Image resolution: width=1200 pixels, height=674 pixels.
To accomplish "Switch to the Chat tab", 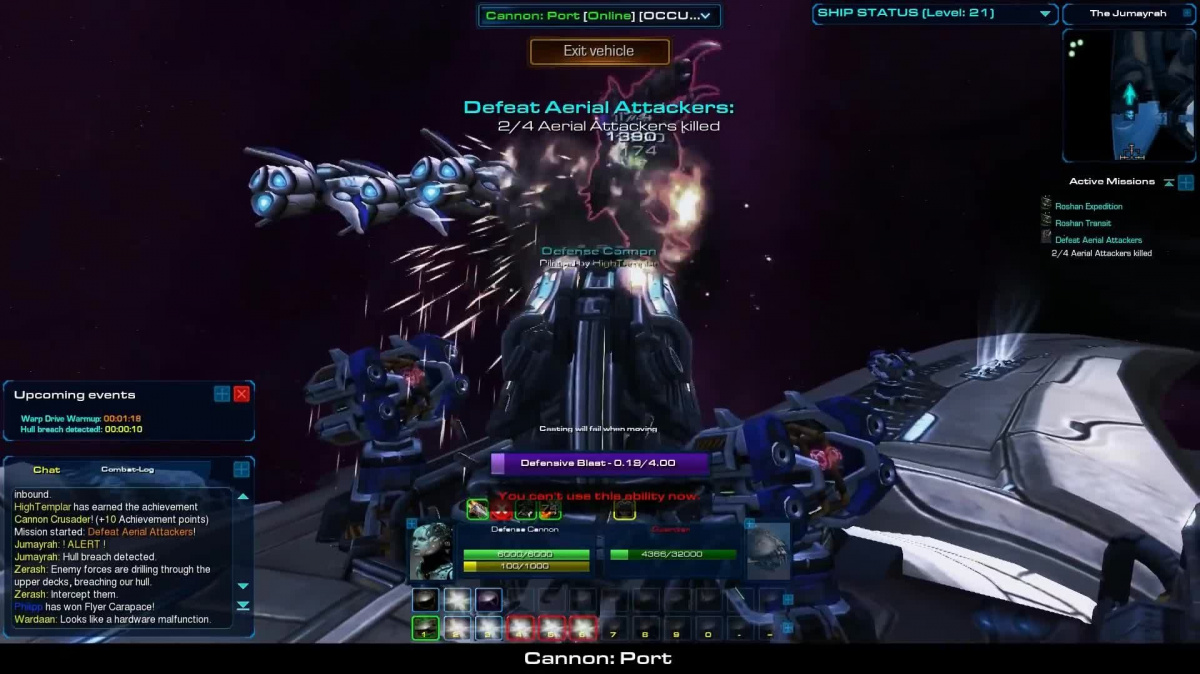I will [x=47, y=469].
